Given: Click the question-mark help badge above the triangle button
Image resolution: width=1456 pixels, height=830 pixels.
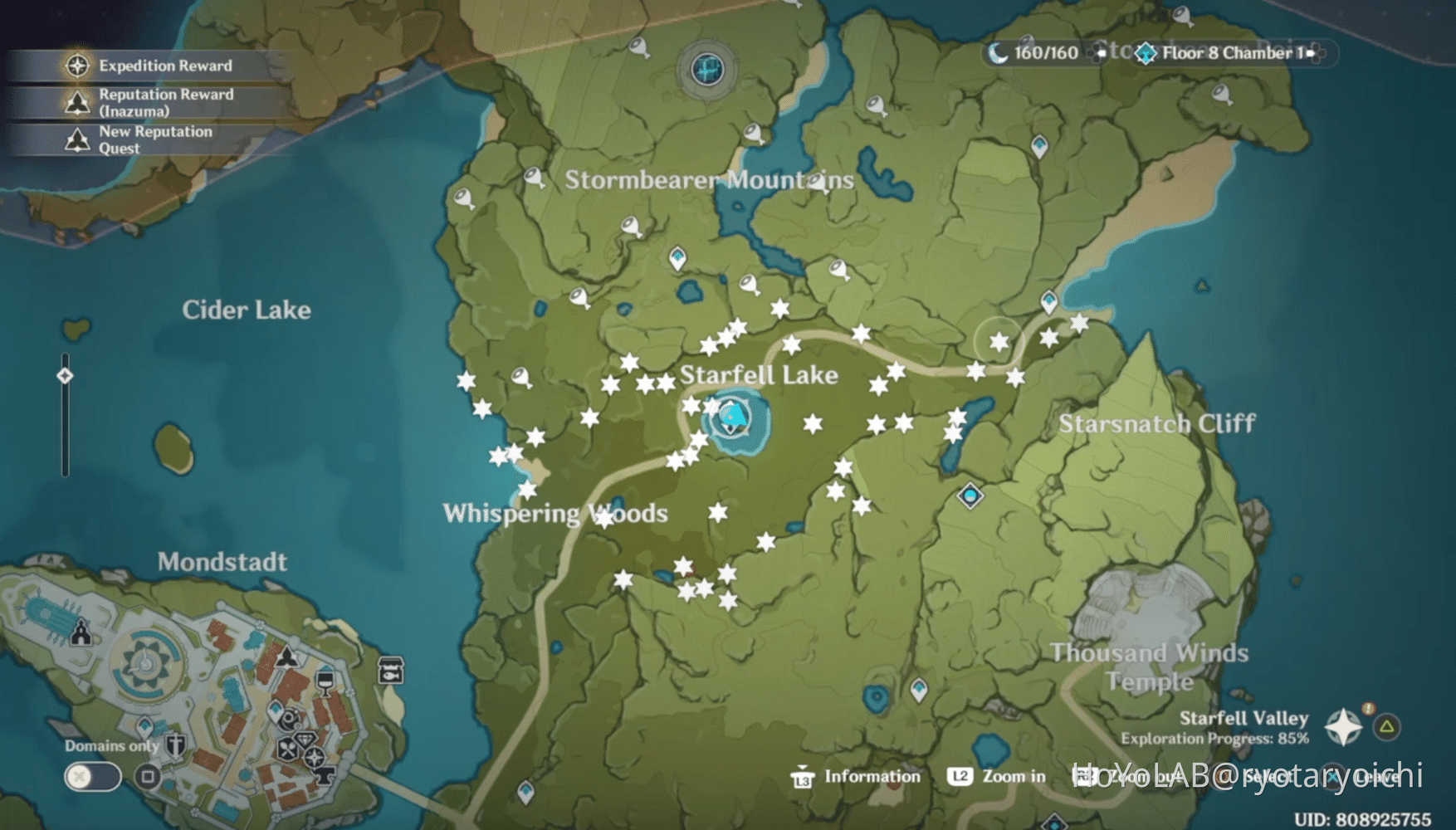Looking at the screenshot, I should [1368, 710].
